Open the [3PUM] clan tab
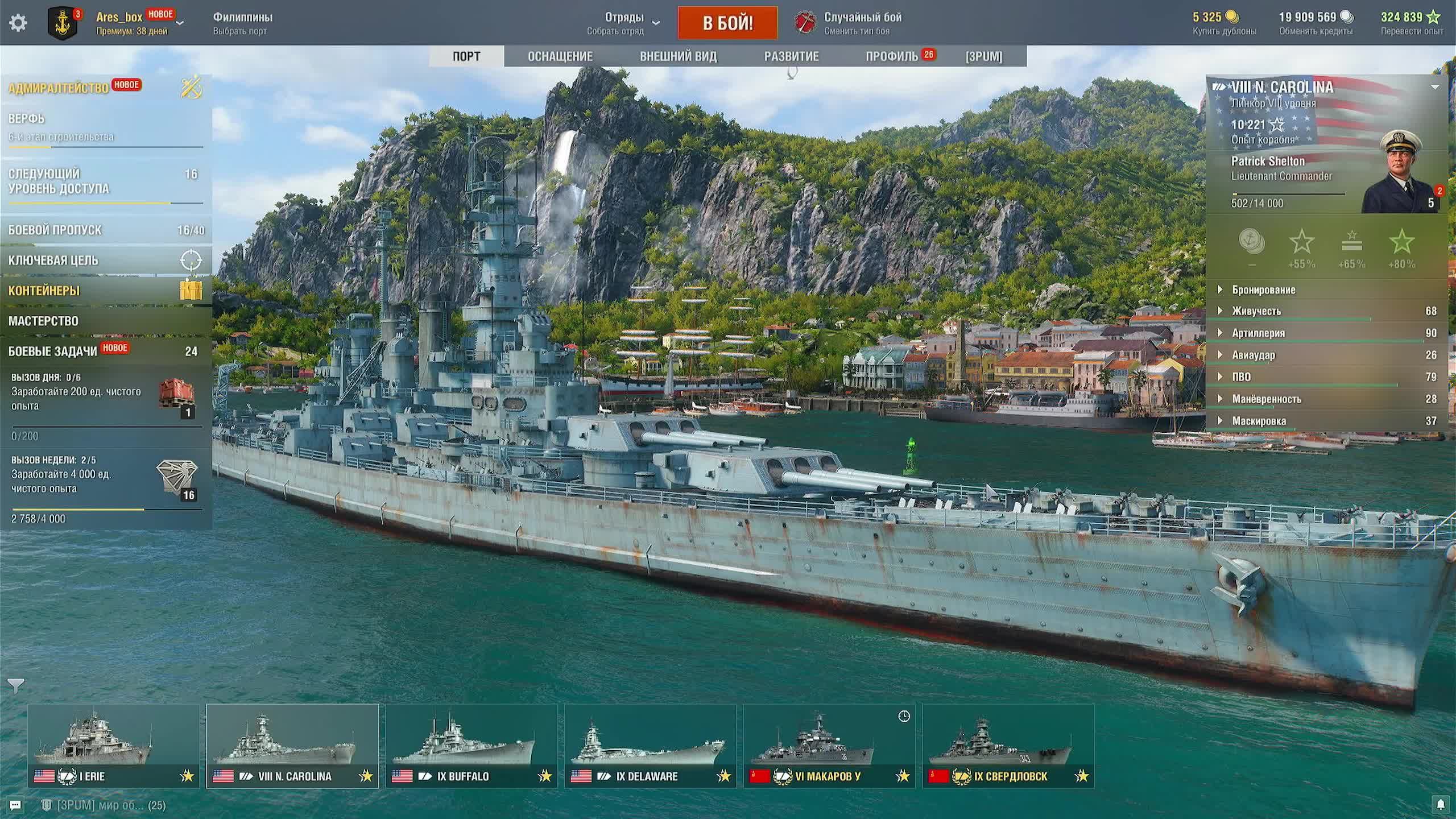1456x819 pixels. pos(983,56)
